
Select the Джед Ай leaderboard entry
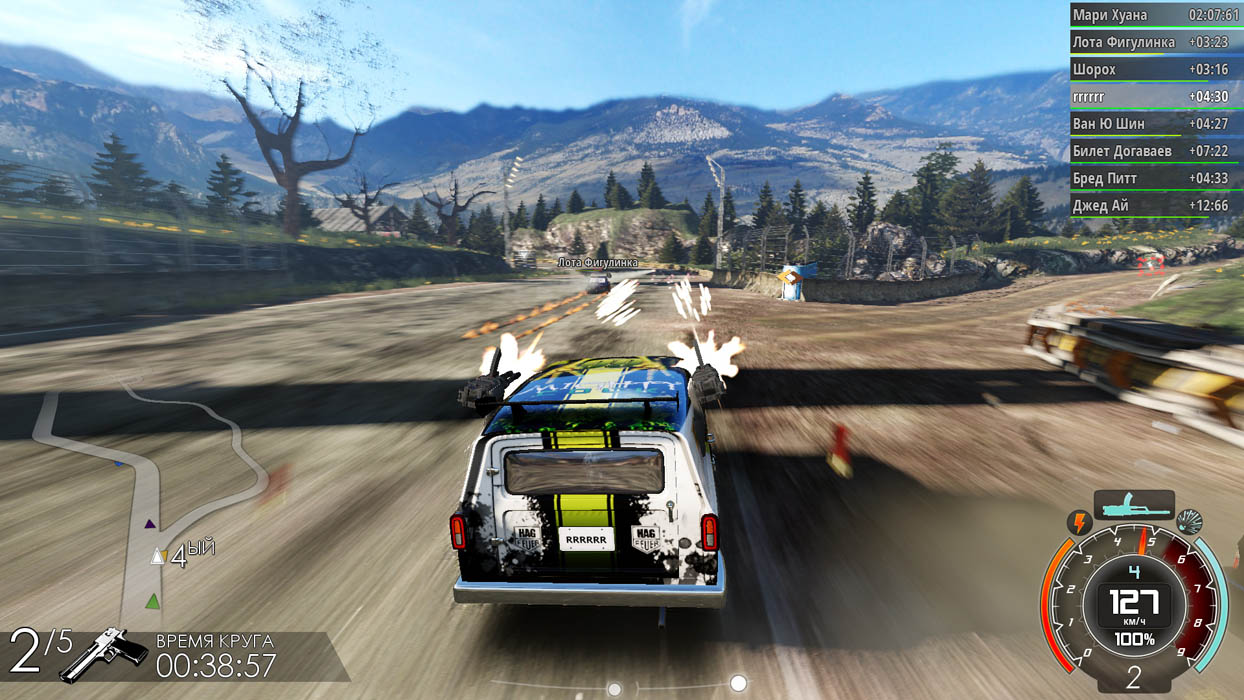click(1154, 205)
